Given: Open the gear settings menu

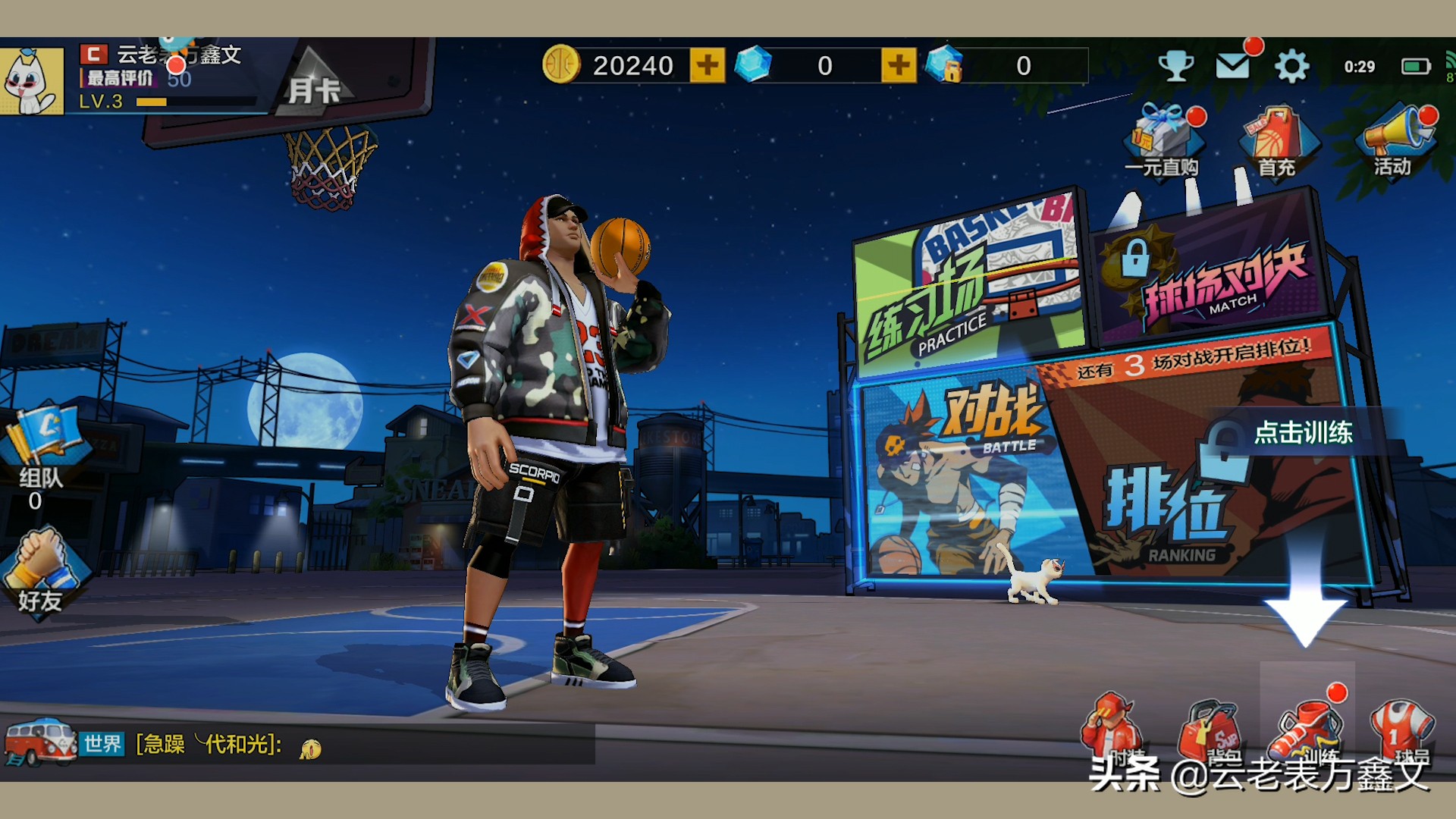Looking at the screenshot, I should [x=1291, y=67].
